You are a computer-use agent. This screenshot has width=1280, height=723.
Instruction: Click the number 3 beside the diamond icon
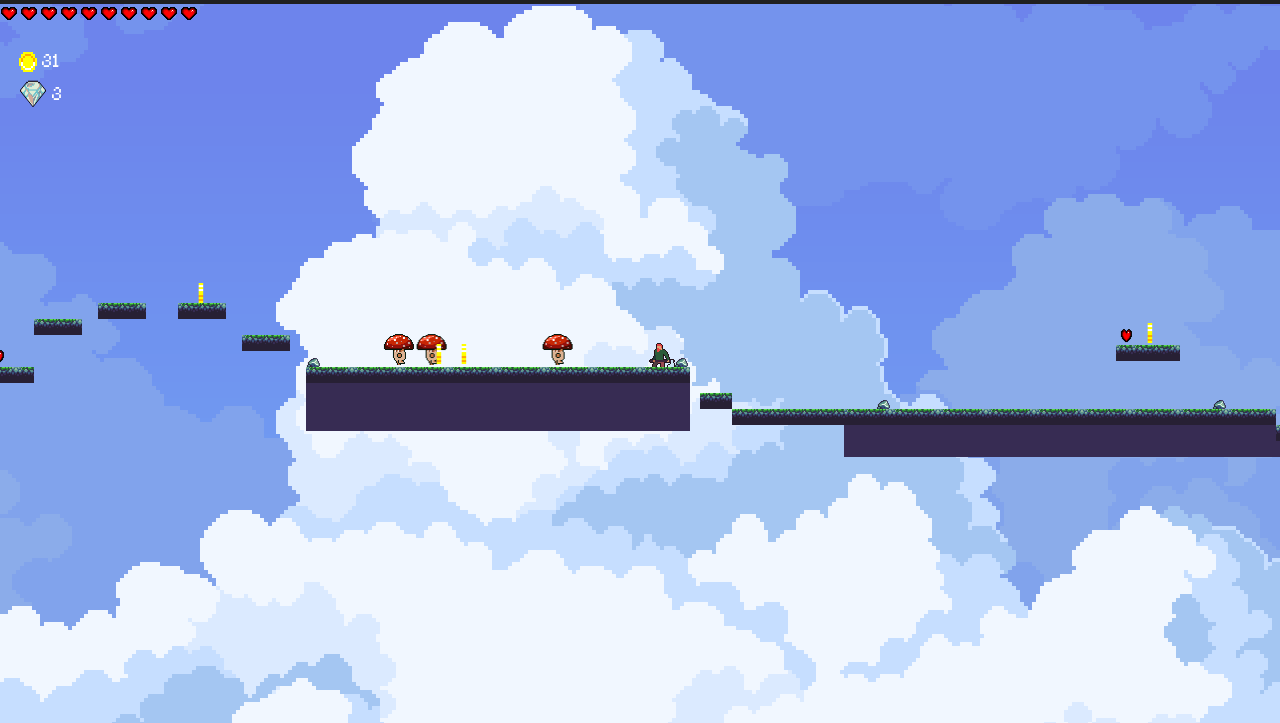pos(55,93)
